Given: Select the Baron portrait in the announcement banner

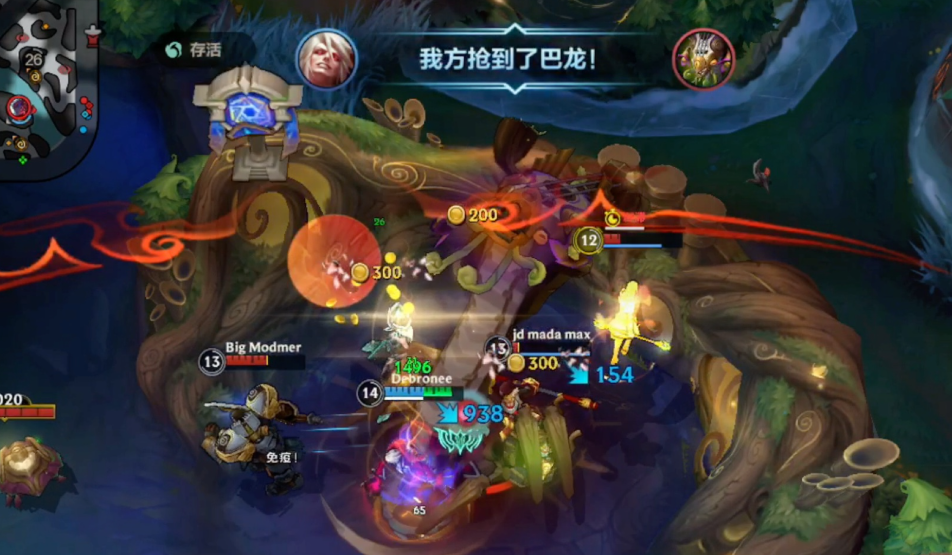Looking at the screenshot, I should click(703, 59).
